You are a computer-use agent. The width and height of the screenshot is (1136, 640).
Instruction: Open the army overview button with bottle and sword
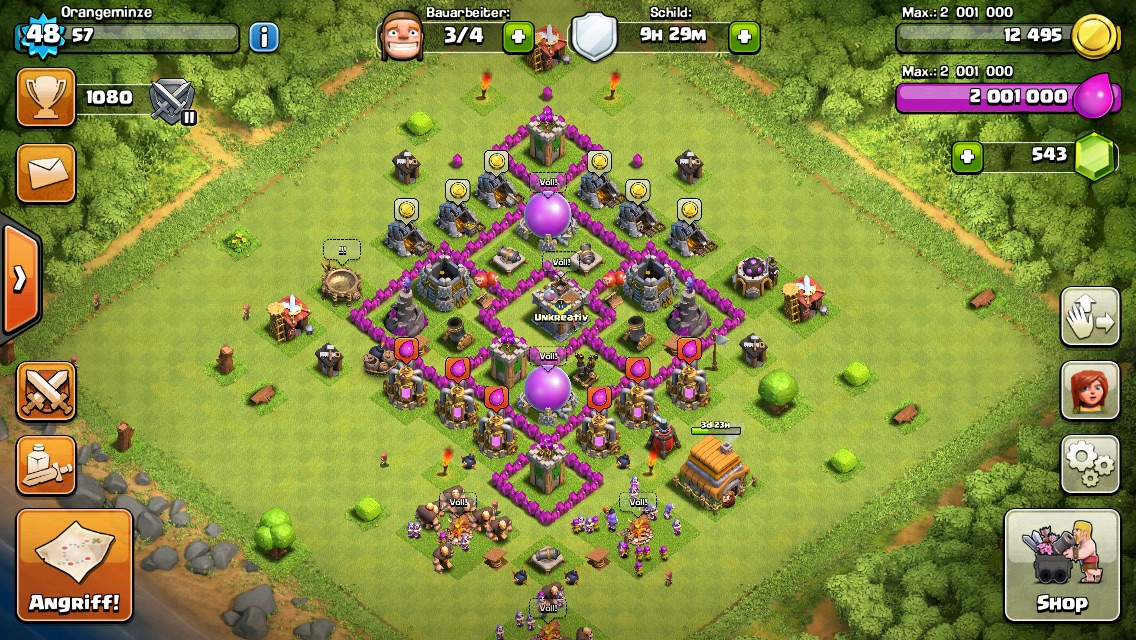(46, 465)
